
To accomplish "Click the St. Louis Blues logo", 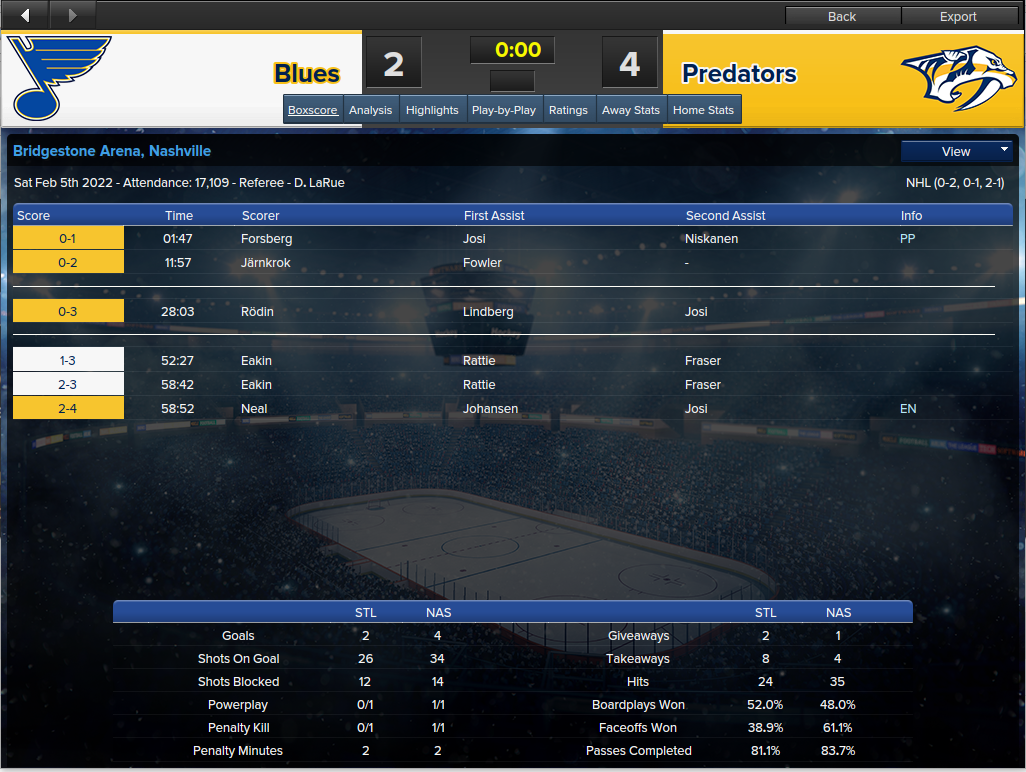I will click(62, 77).
